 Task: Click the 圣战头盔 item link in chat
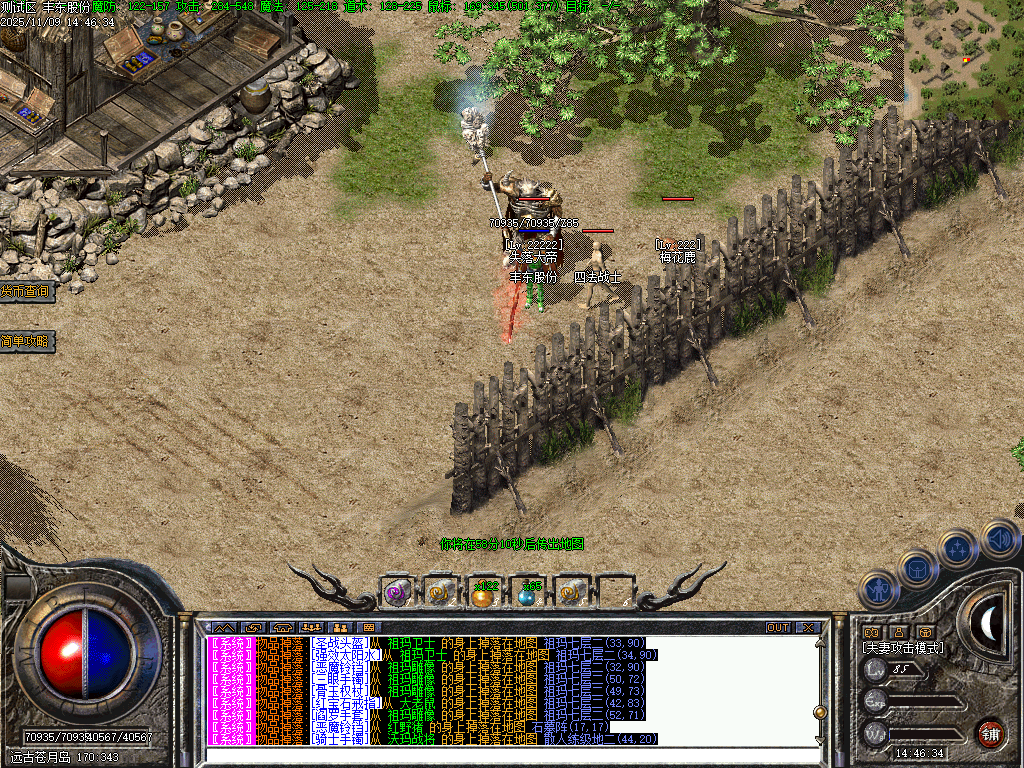[339, 642]
